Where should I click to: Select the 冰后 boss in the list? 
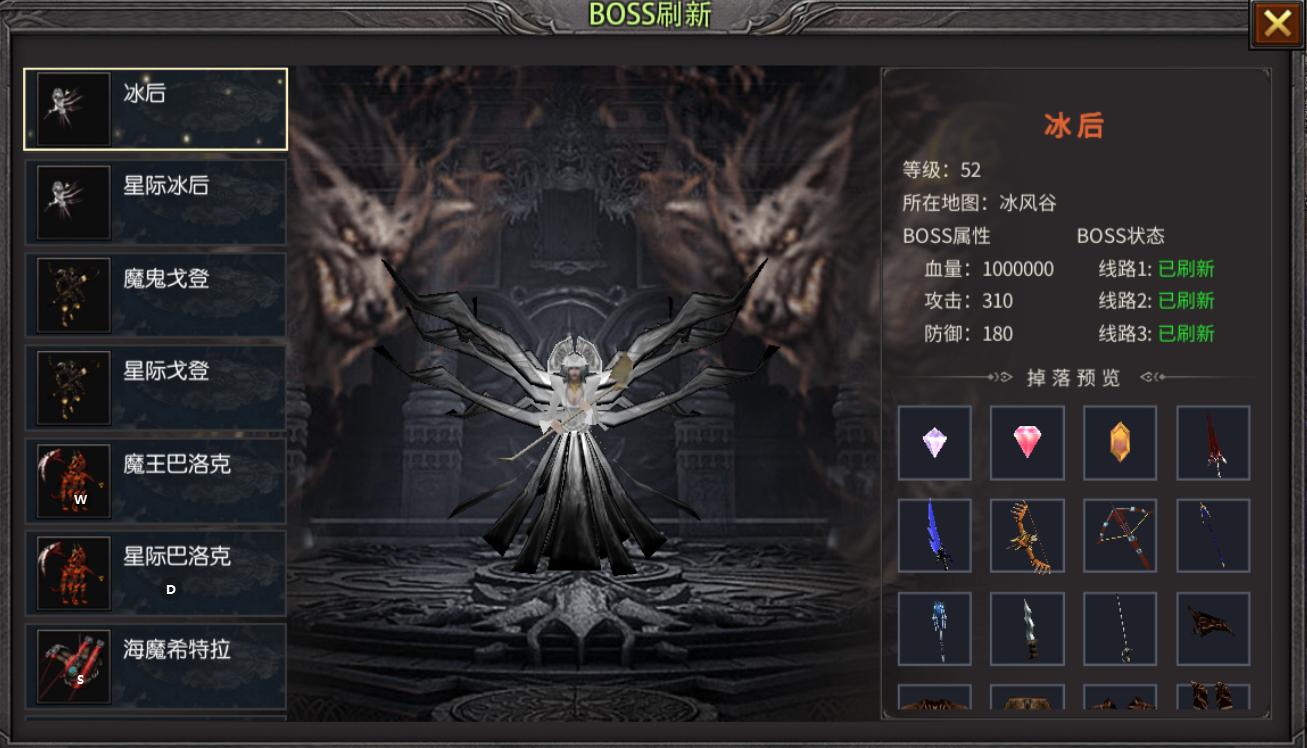[x=155, y=108]
